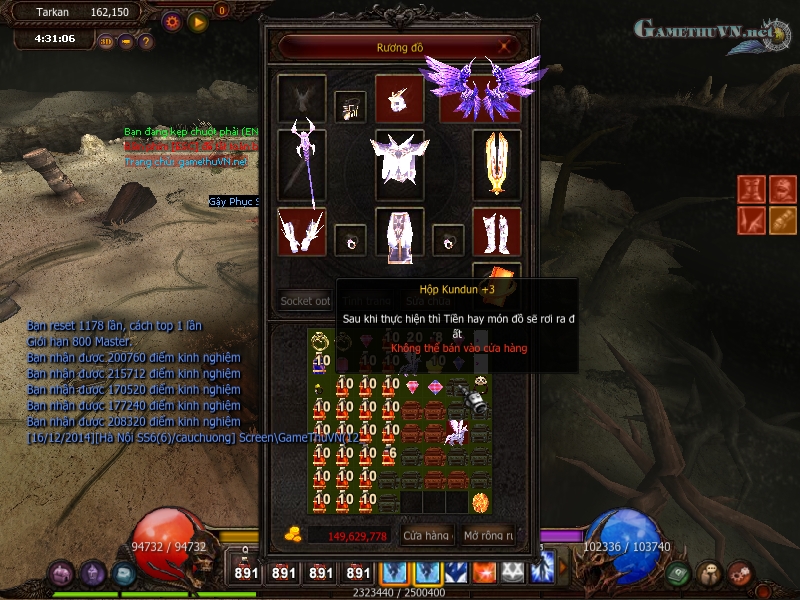This screenshot has width=800, height=600.
Task: Select the equipped helmet slot
Action: coord(399,99)
